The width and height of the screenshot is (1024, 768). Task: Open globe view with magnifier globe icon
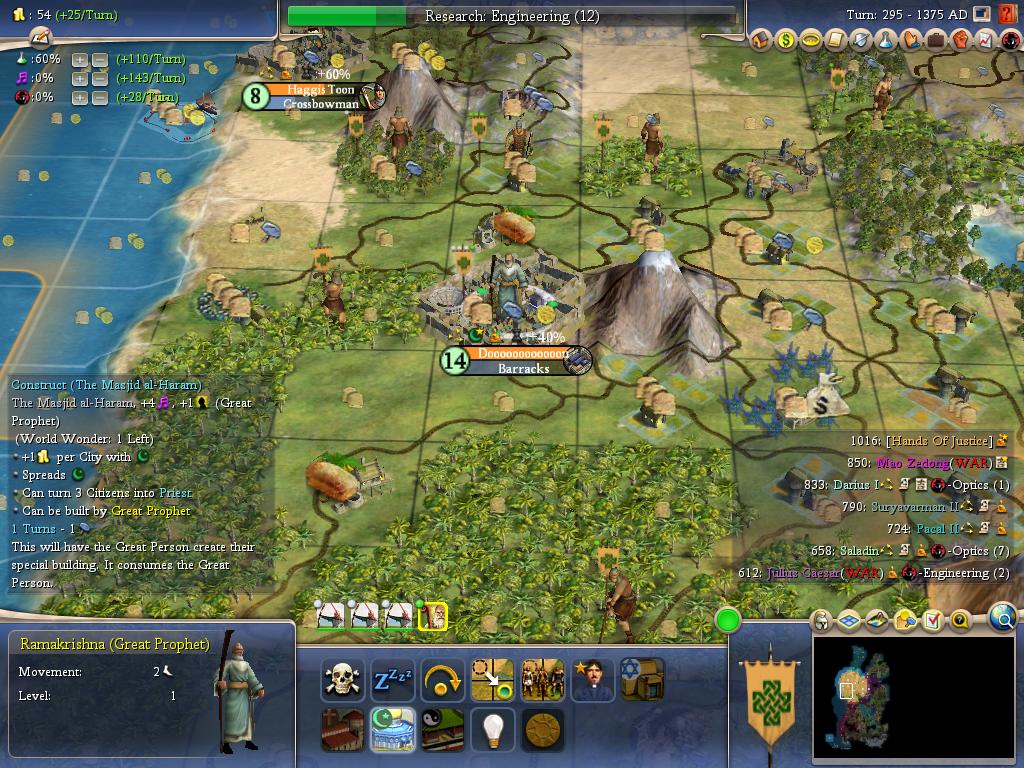click(1002, 619)
